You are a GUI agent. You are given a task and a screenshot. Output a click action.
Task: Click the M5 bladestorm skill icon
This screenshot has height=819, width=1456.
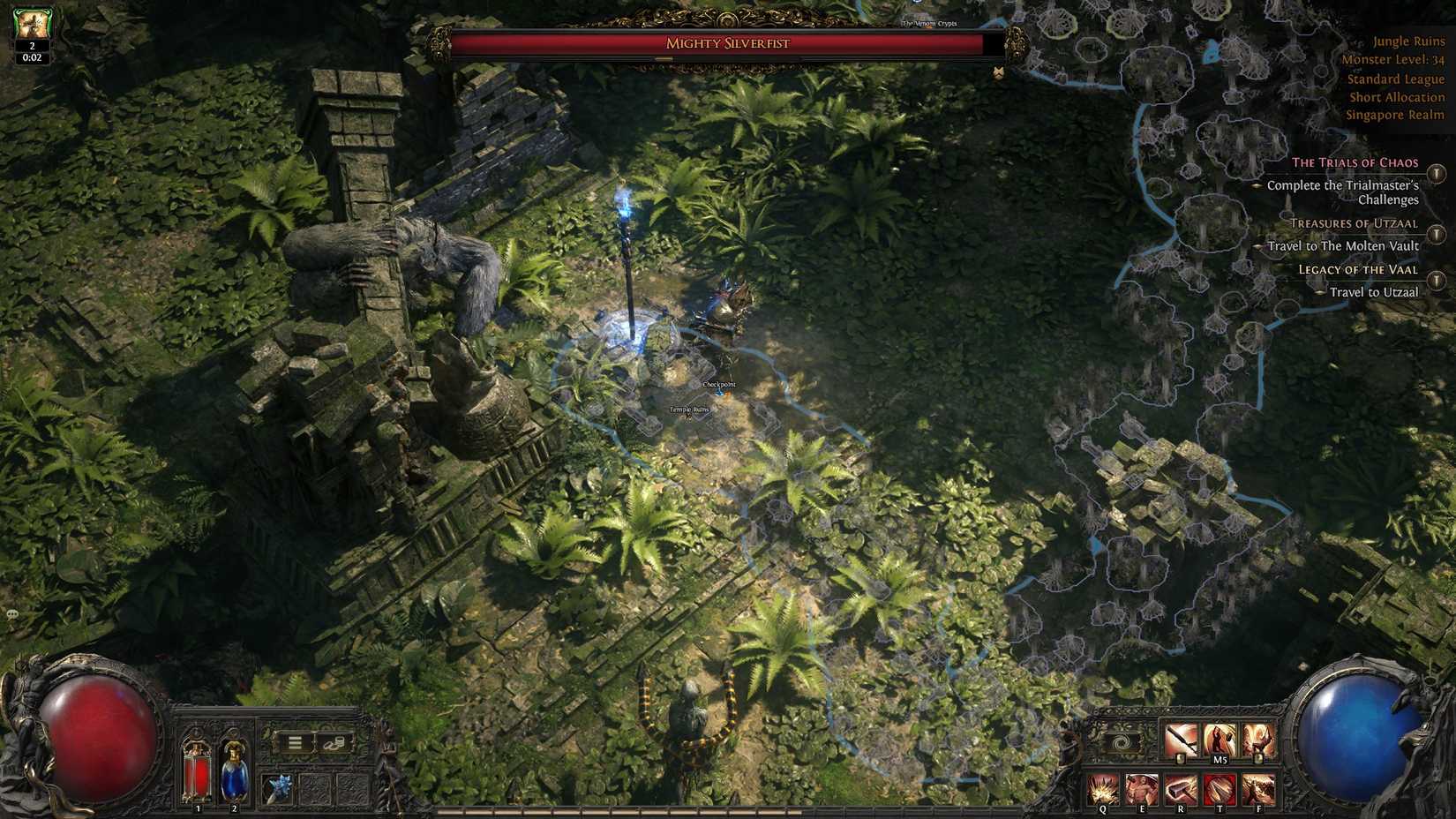click(1220, 737)
